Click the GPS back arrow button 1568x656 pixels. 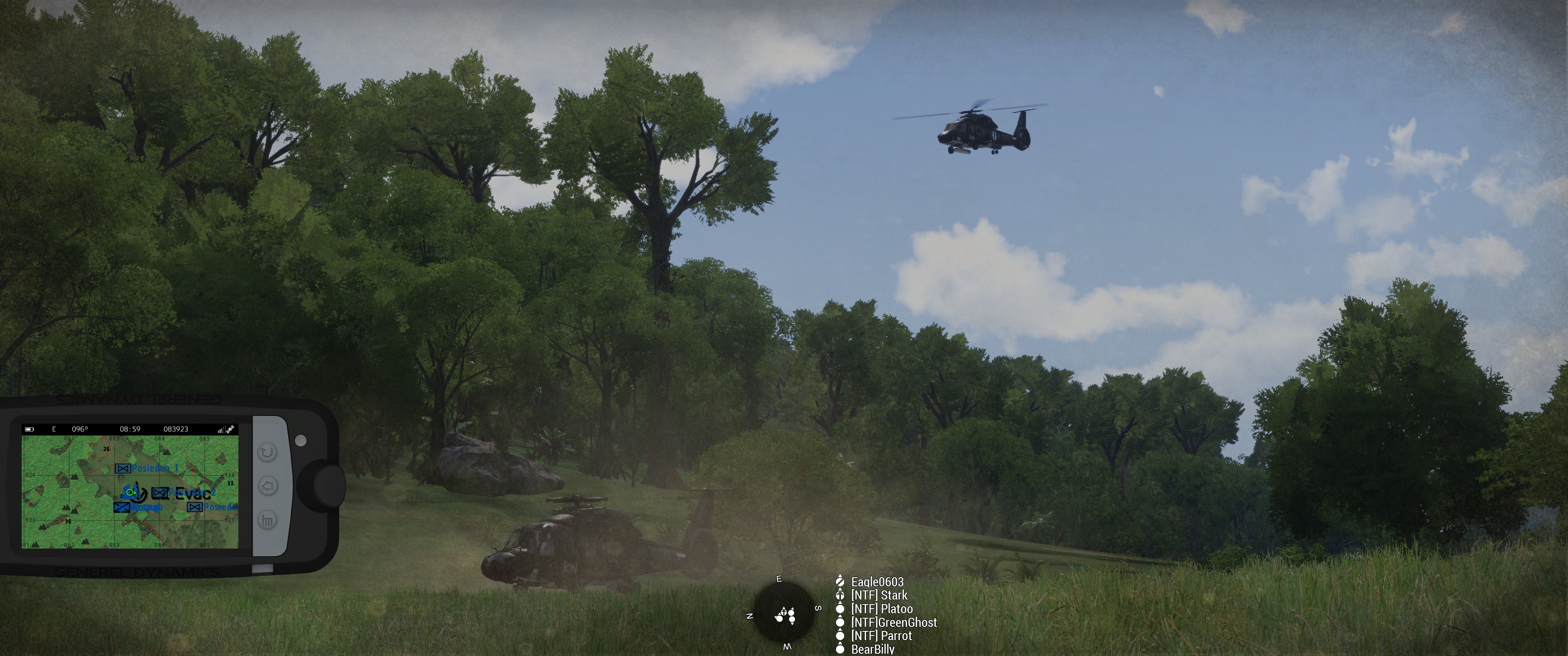tap(268, 486)
